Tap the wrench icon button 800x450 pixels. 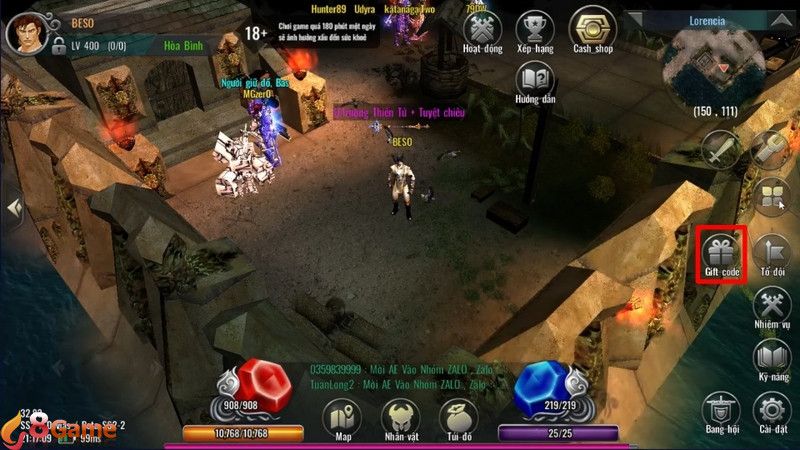(x=770, y=150)
